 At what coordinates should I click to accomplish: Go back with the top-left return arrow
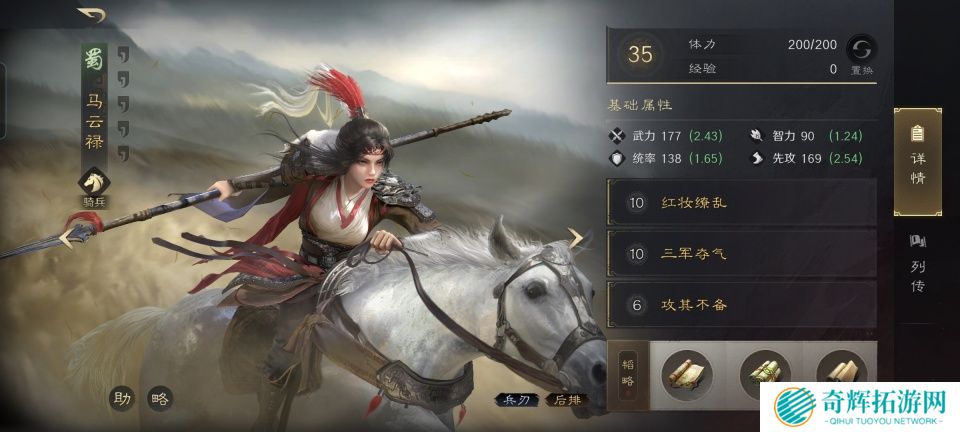91,14
